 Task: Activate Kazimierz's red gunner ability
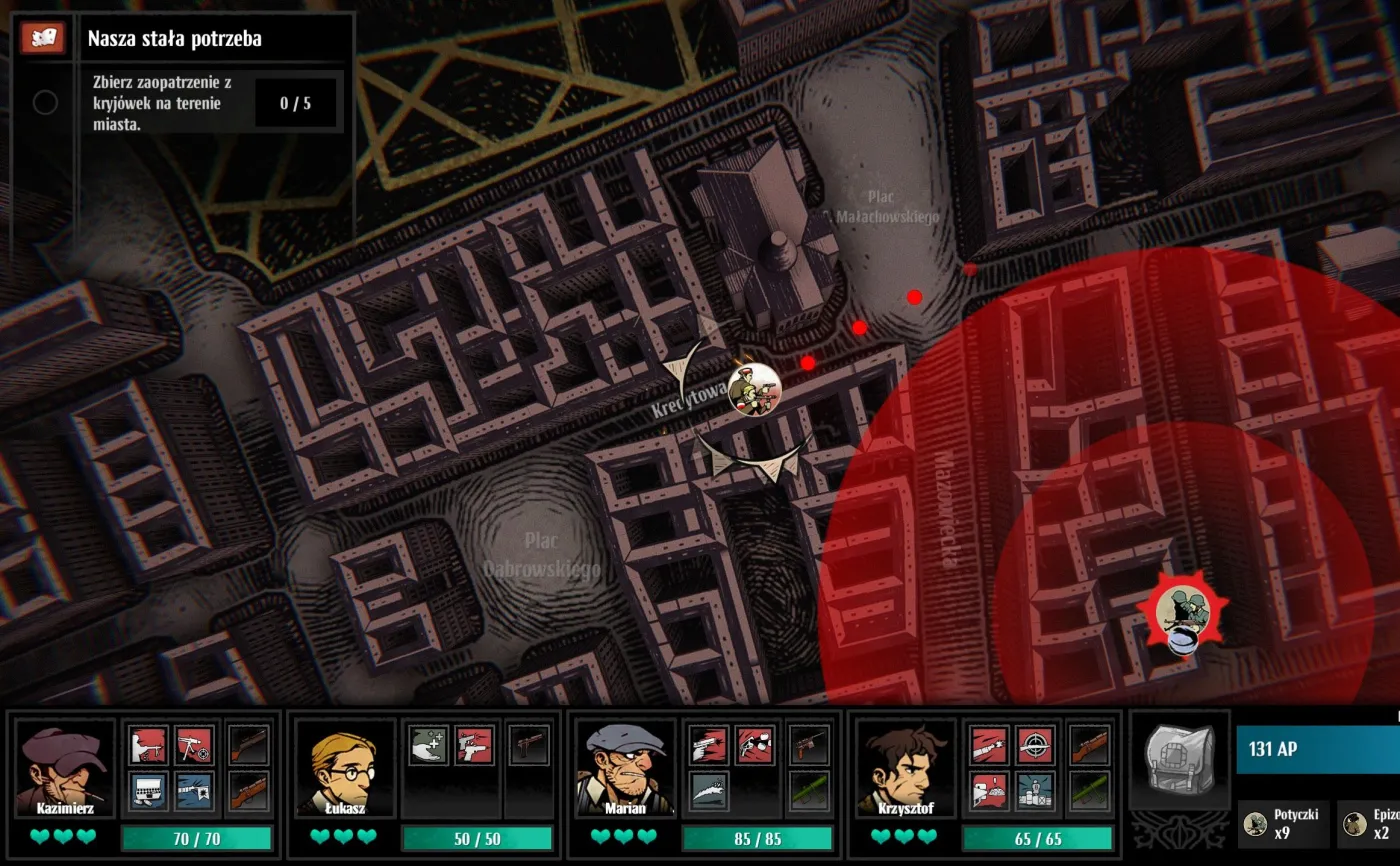click(x=150, y=745)
